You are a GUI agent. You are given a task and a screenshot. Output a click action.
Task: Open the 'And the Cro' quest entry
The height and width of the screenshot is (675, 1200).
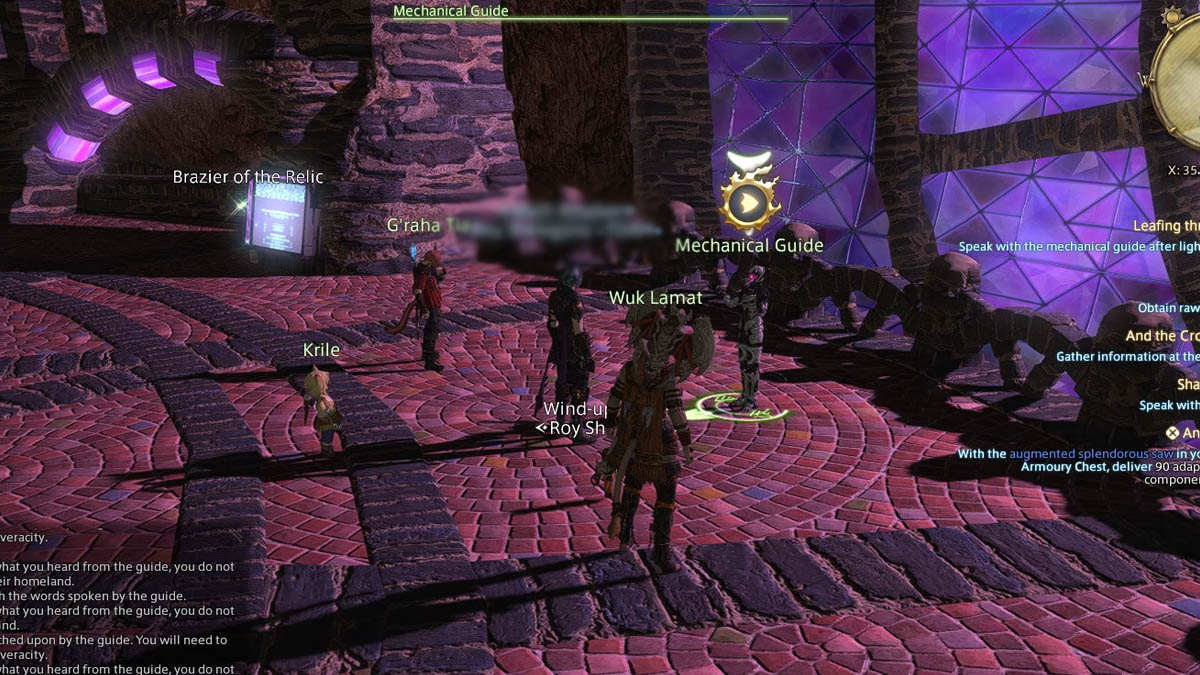[1163, 336]
